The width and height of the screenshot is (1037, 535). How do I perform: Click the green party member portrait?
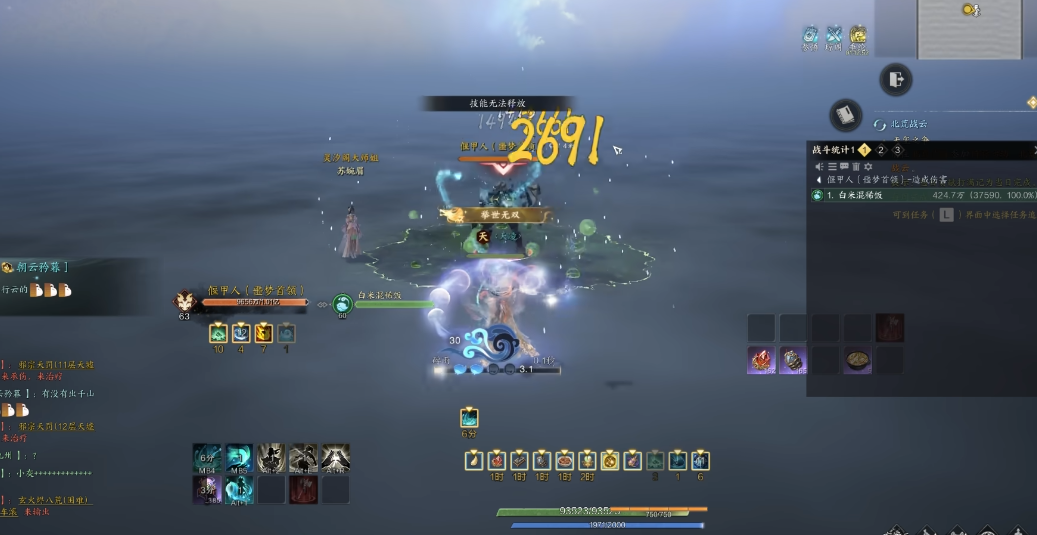tap(342, 303)
